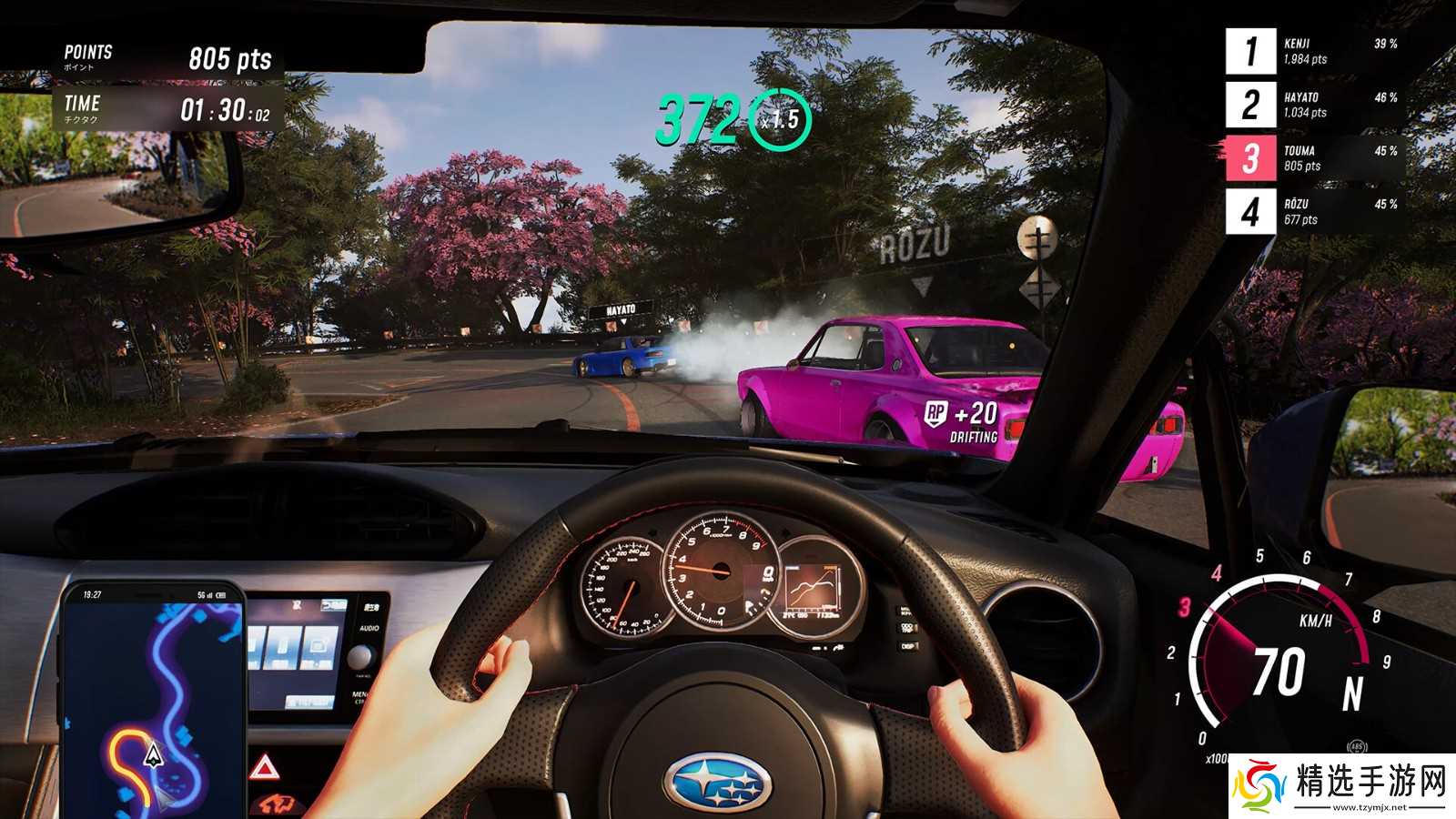Select Hayato's second-place leaderboard row
The width and height of the screenshot is (1456, 819).
1315,105
